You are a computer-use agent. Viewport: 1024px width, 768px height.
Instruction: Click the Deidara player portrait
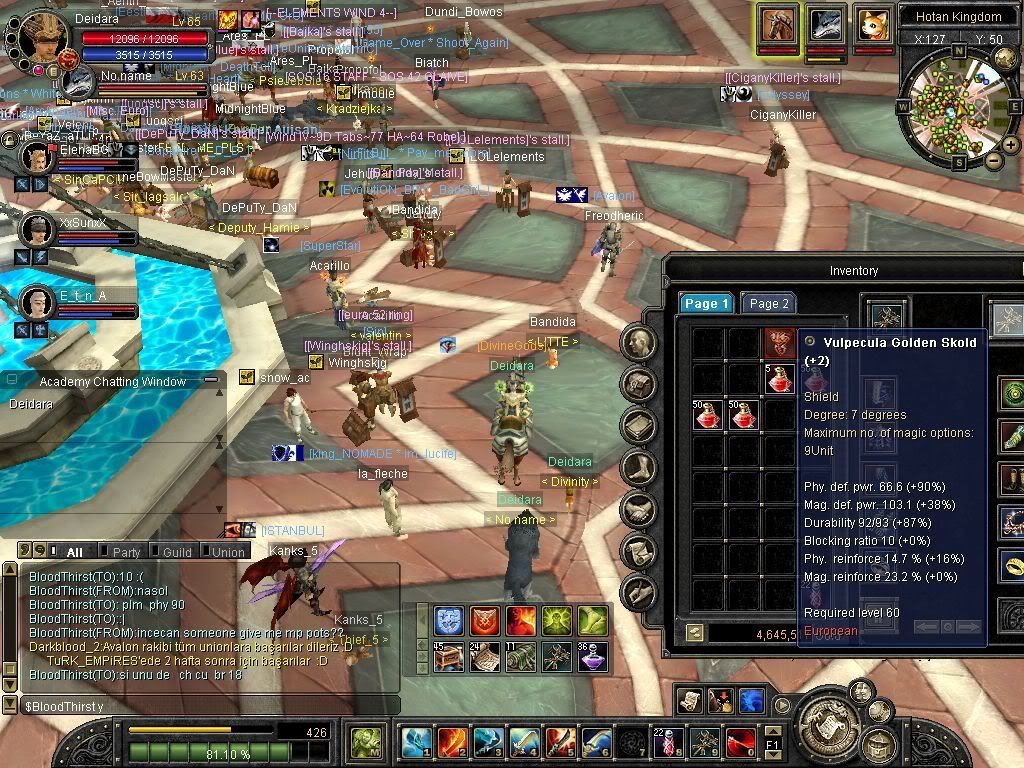[x=38, y=38]
